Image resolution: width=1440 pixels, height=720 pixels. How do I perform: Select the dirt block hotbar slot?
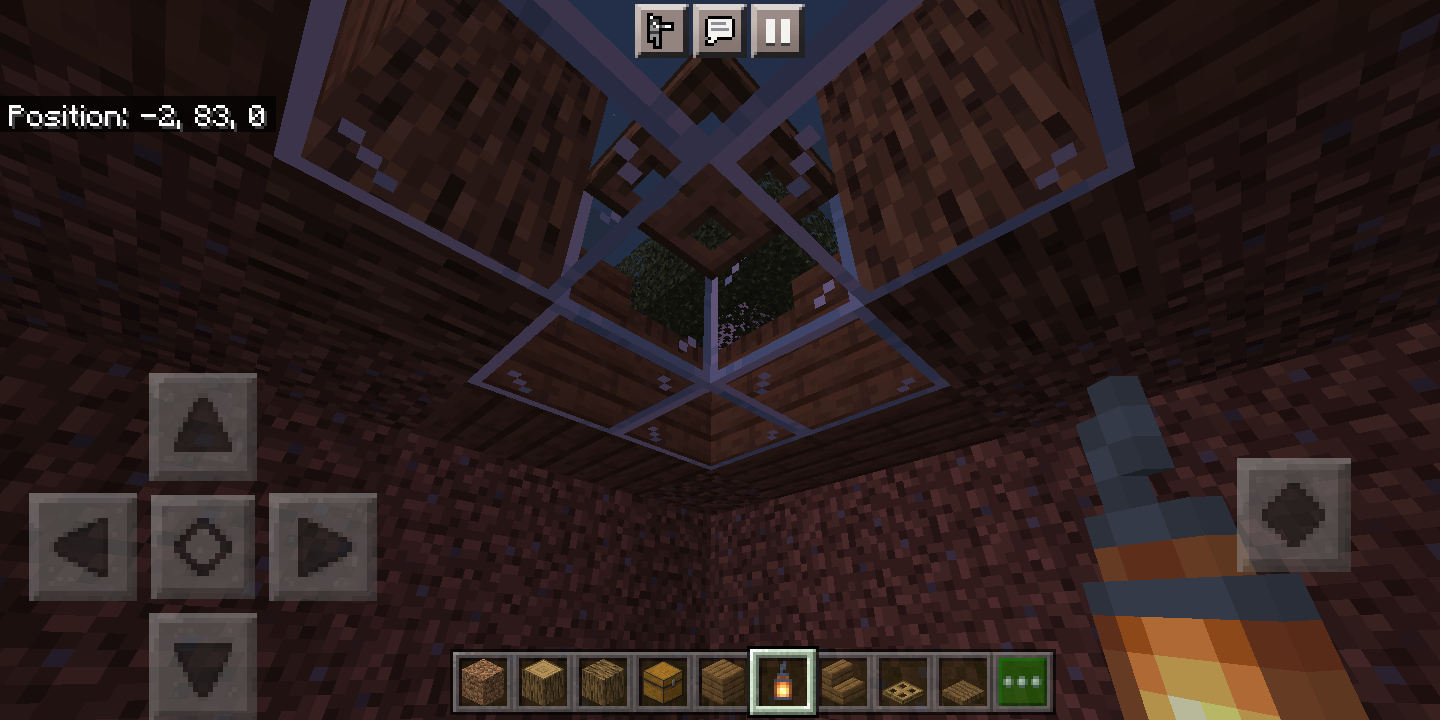(483, 683)
